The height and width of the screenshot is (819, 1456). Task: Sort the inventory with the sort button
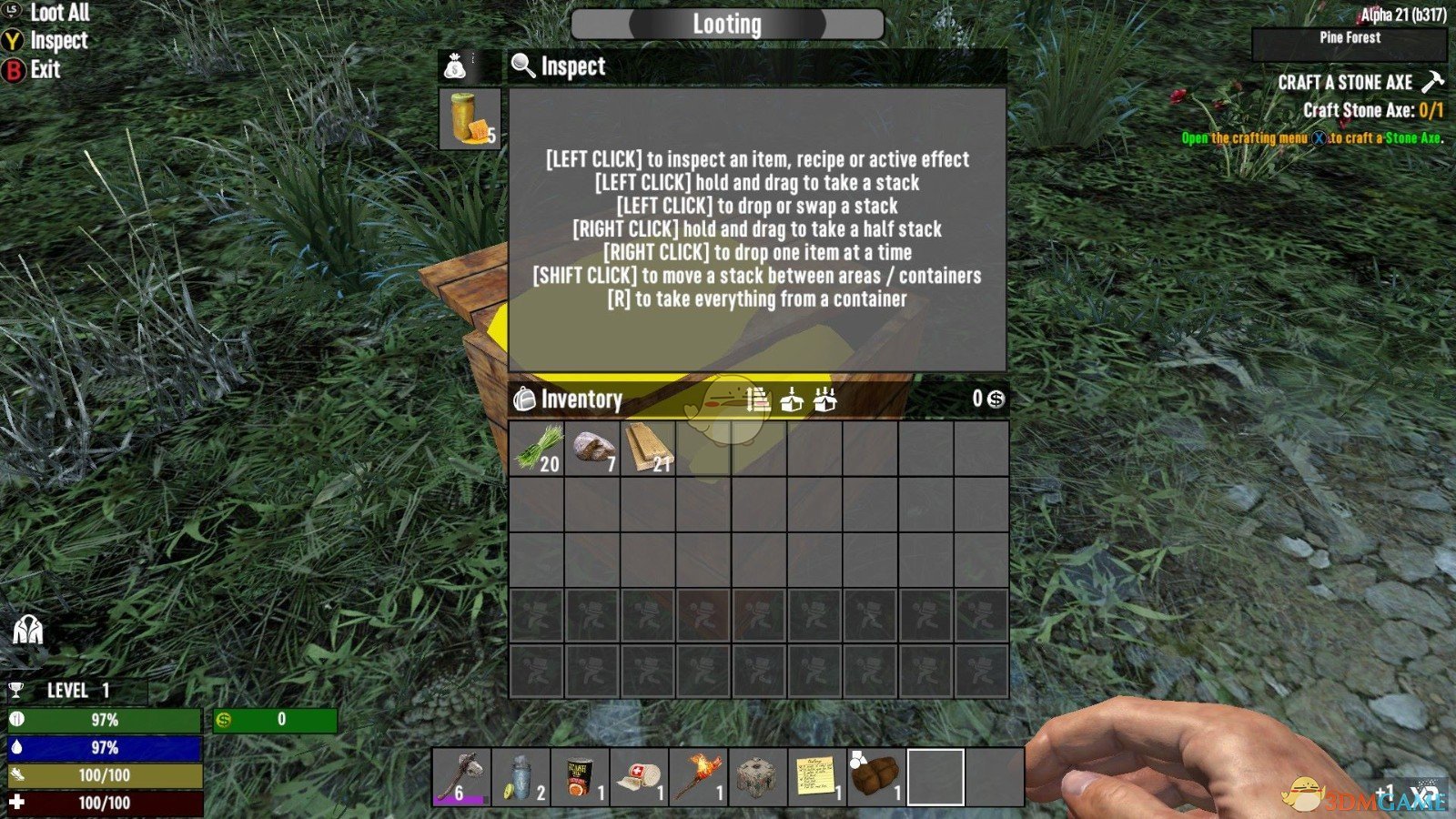[757, 399]
